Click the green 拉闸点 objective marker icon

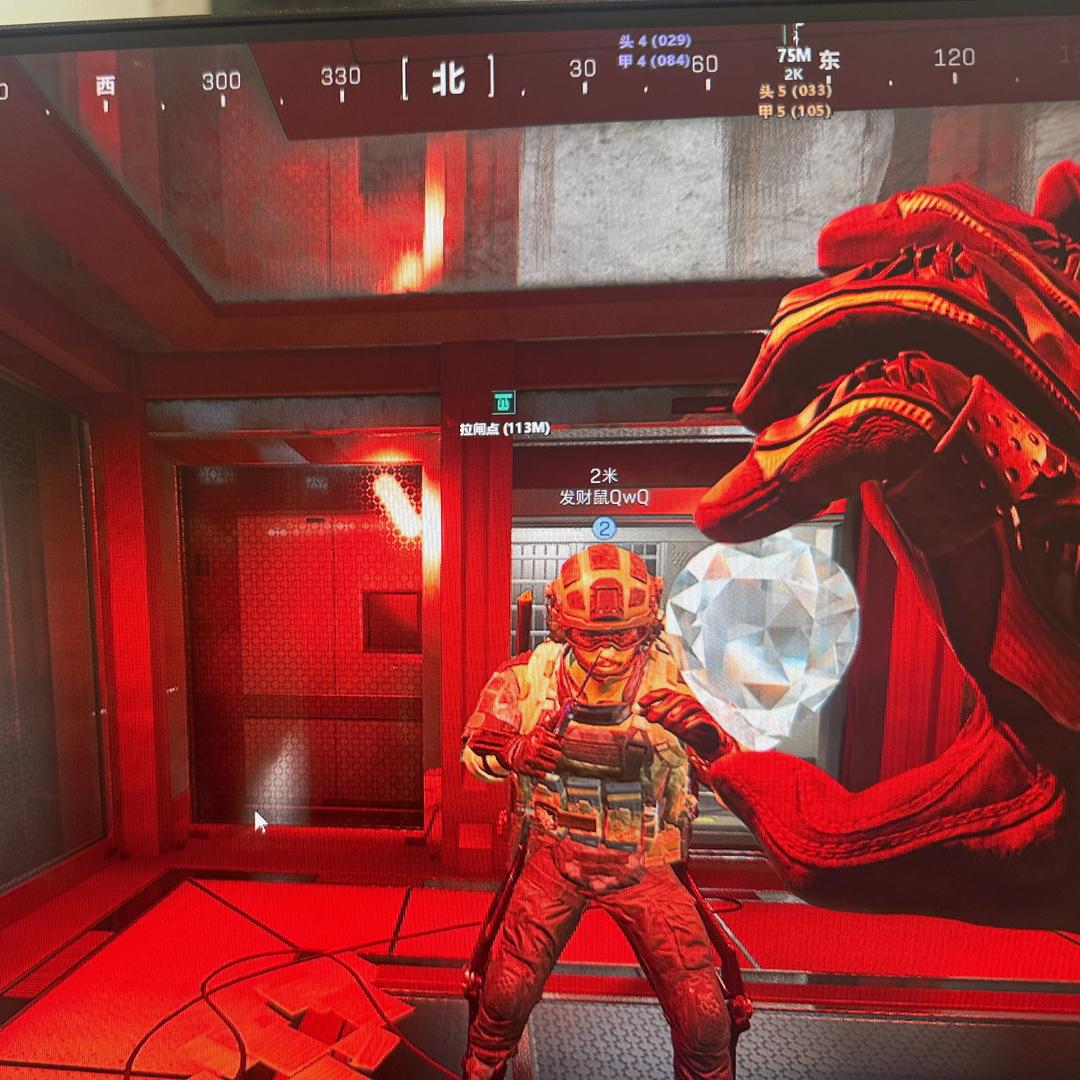[x=503, y=402]
